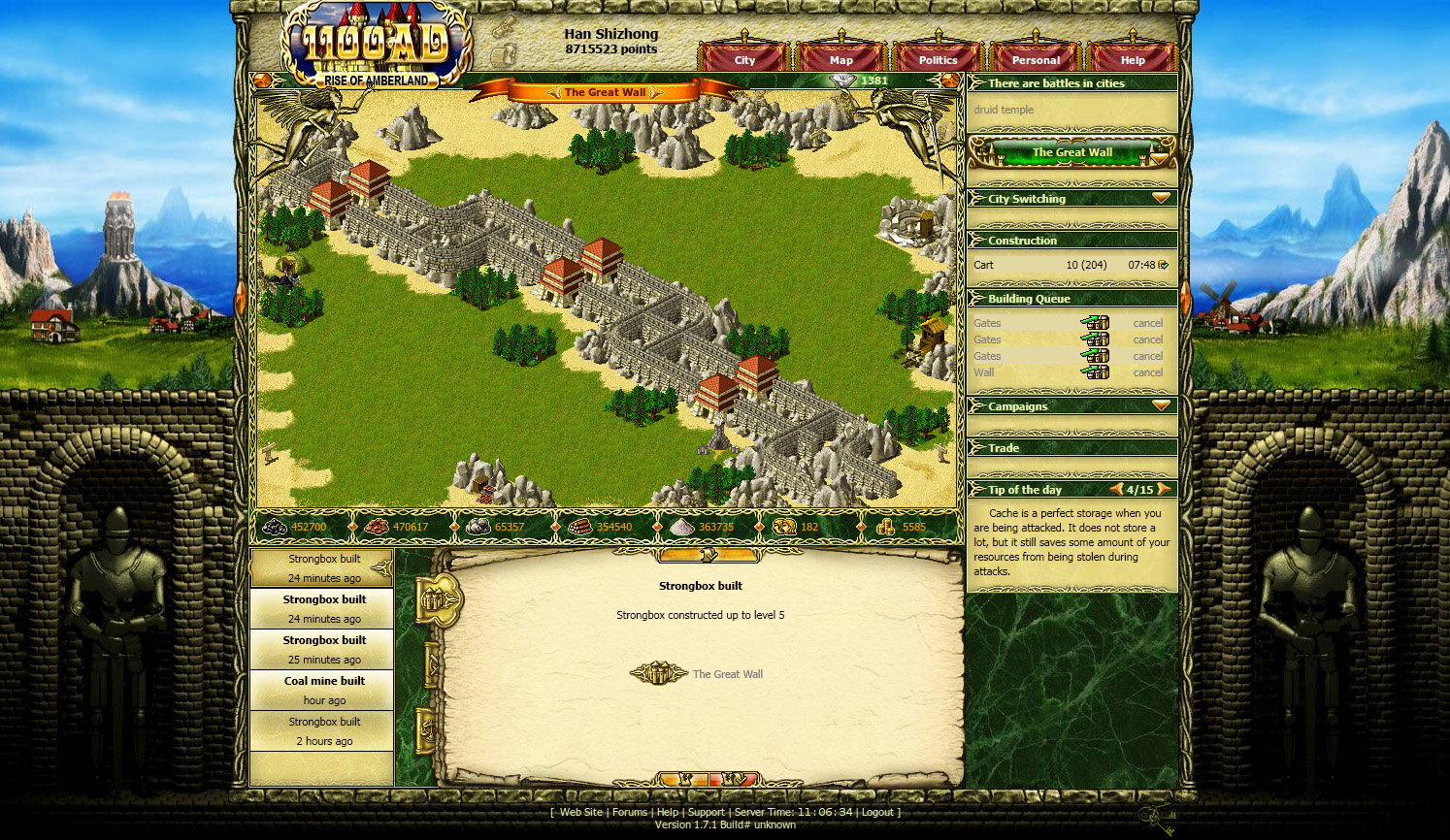Open the Strongbox built 2 hours ago message

click(324, 730)
